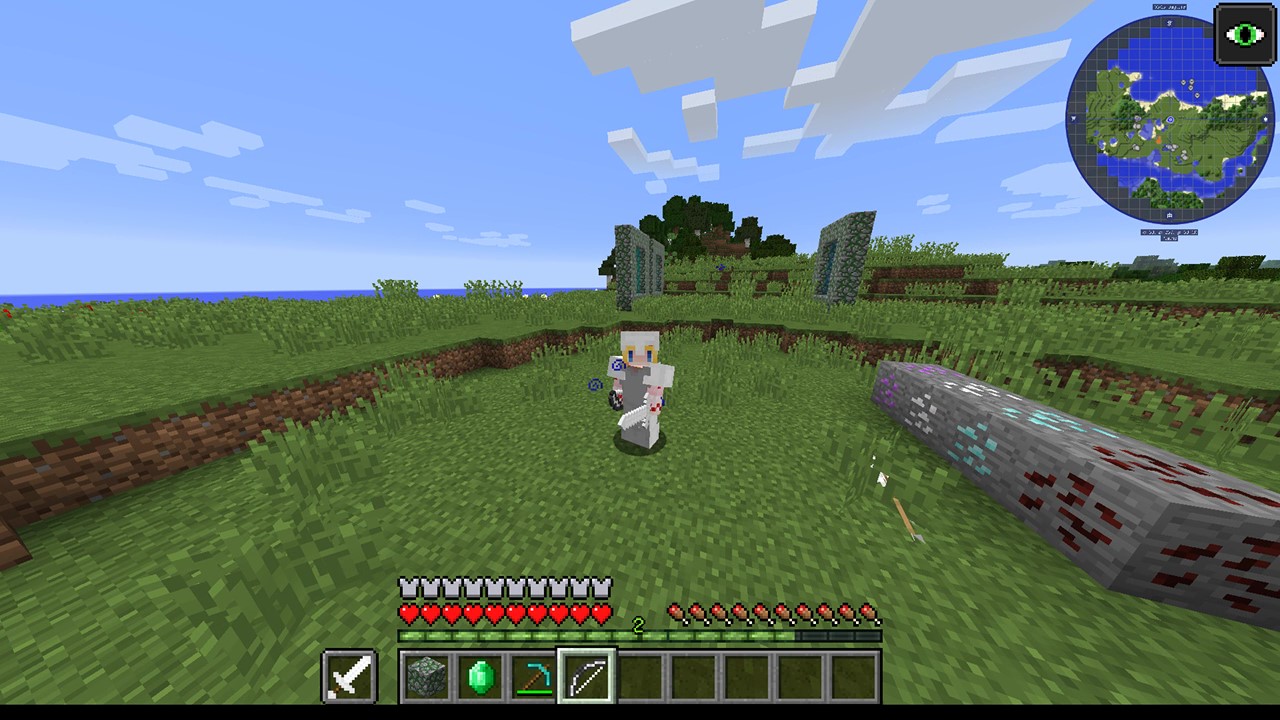Image resolution: width=1280 pixels, height=720 pixels.
Task: Click the experience level number 2
Action: click(x=639, y=624)
